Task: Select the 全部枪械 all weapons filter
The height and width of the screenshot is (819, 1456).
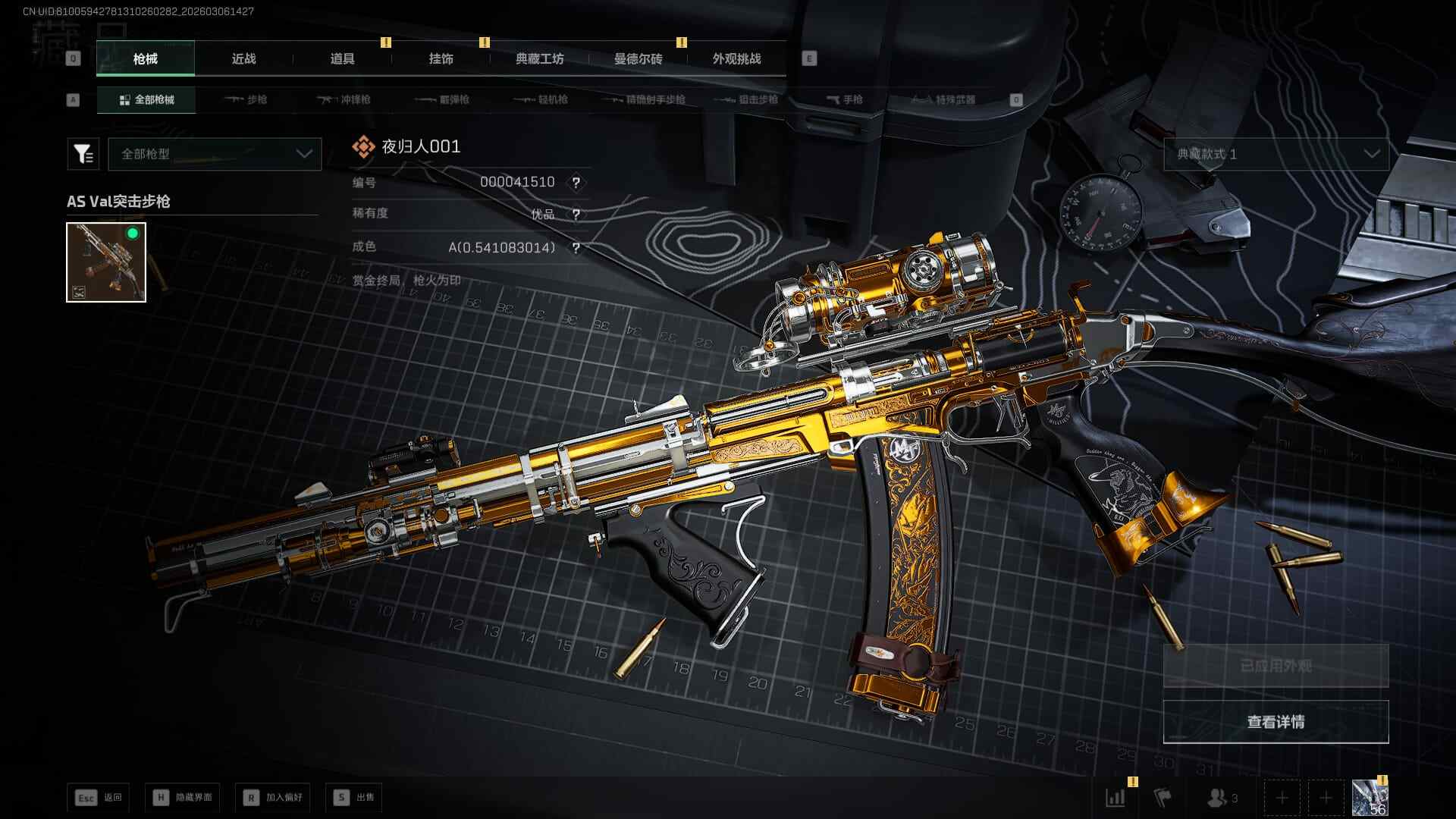Action: click(x=146, y=100)
